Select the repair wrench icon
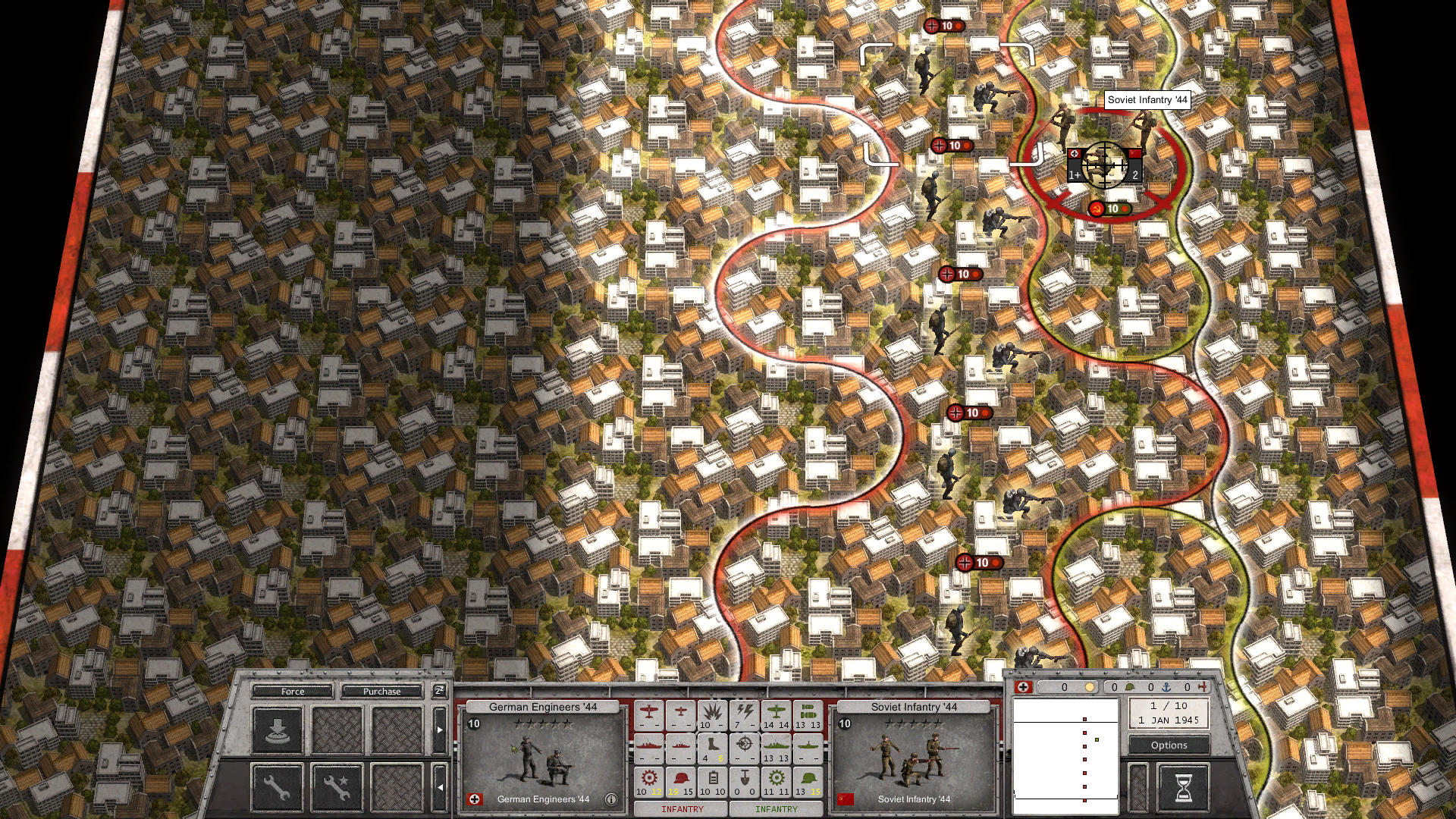The image size is (1456, 819). tap(276, 785)
